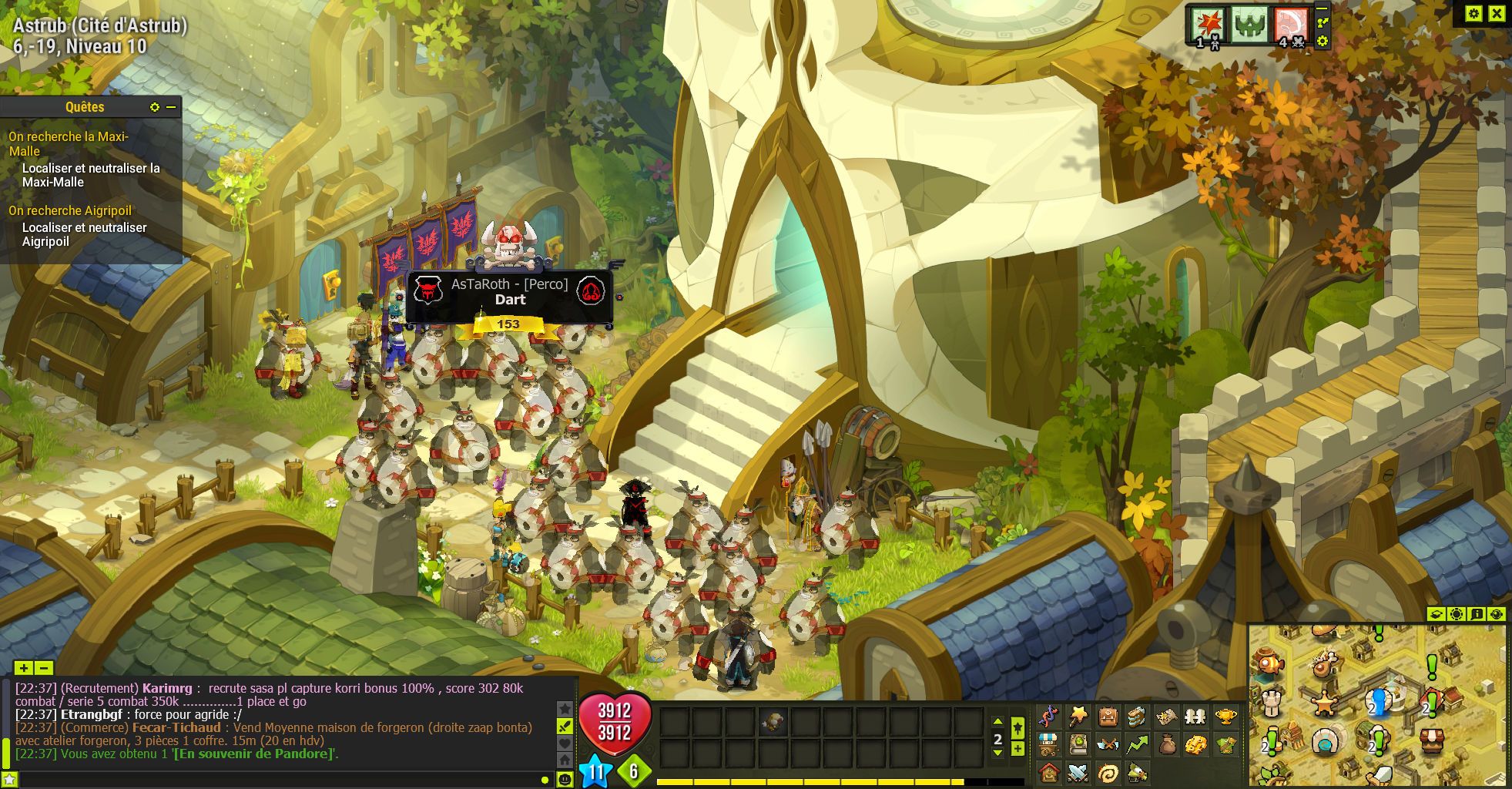Close the game with the top-right X button
The height and width of the screenshot is (789, 1512).
pos(1497,13)
